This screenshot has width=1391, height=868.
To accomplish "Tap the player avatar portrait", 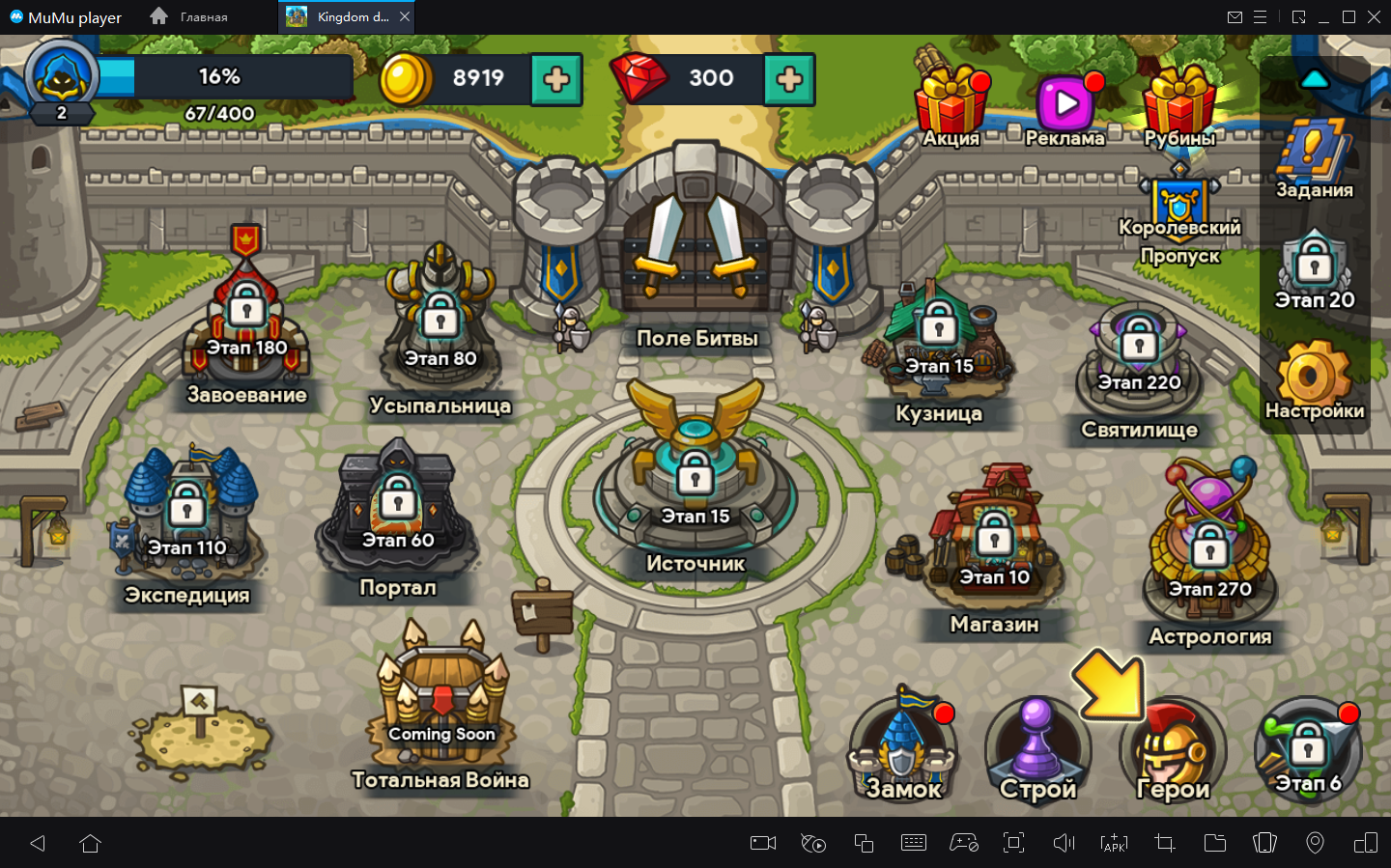I will (x=62, y=77).
